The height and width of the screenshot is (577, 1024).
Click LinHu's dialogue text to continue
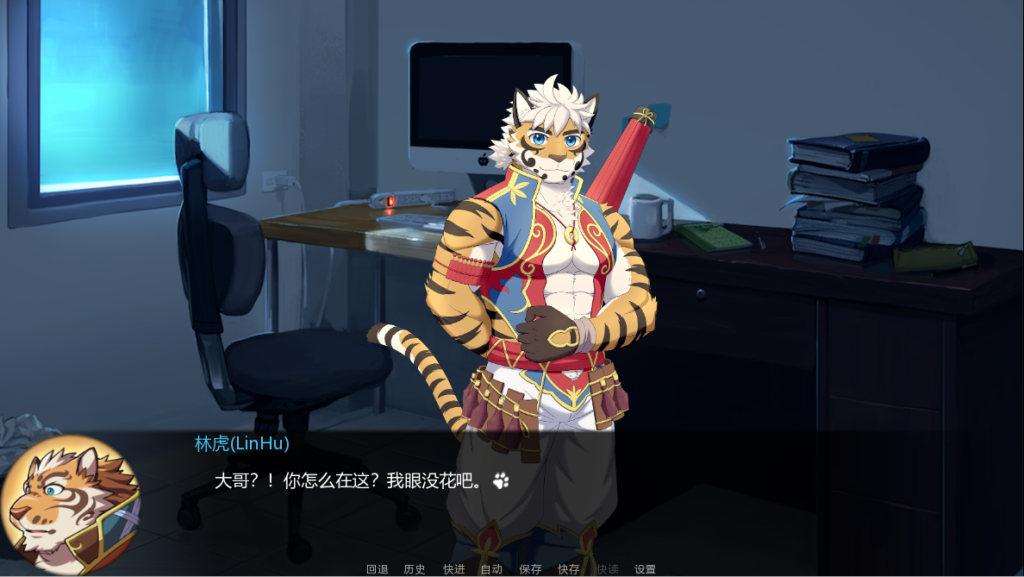pyautogui.click(x=350, y=481)
